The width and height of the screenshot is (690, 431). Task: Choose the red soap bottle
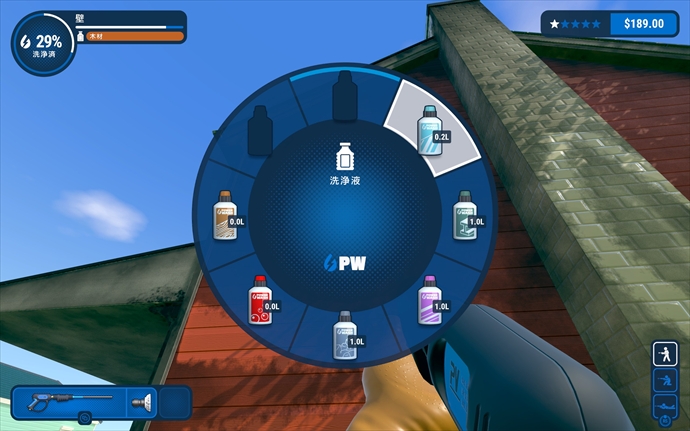[x=262, y=299]
